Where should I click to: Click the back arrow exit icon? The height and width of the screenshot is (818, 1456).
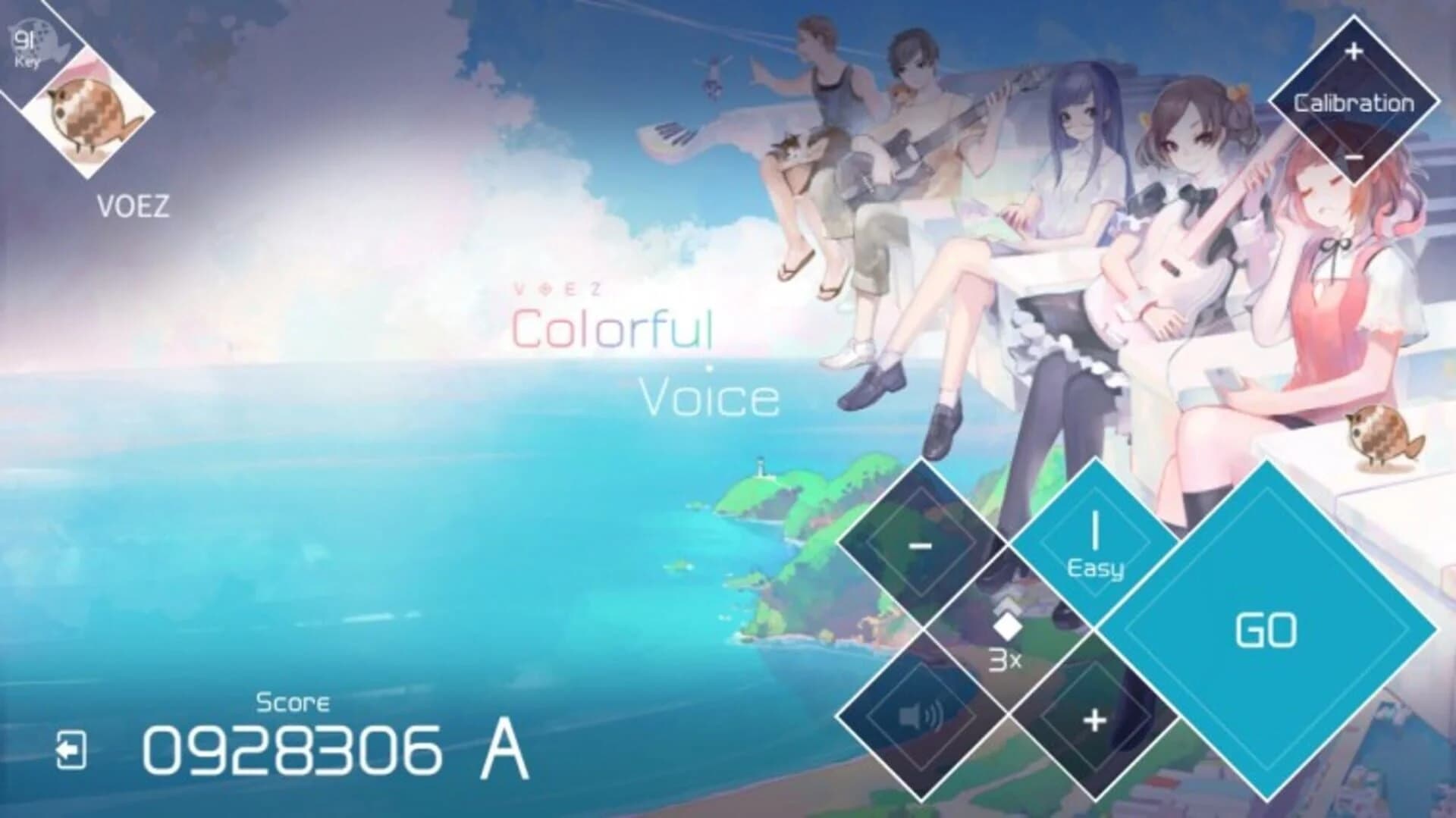[x=72, y=751]
